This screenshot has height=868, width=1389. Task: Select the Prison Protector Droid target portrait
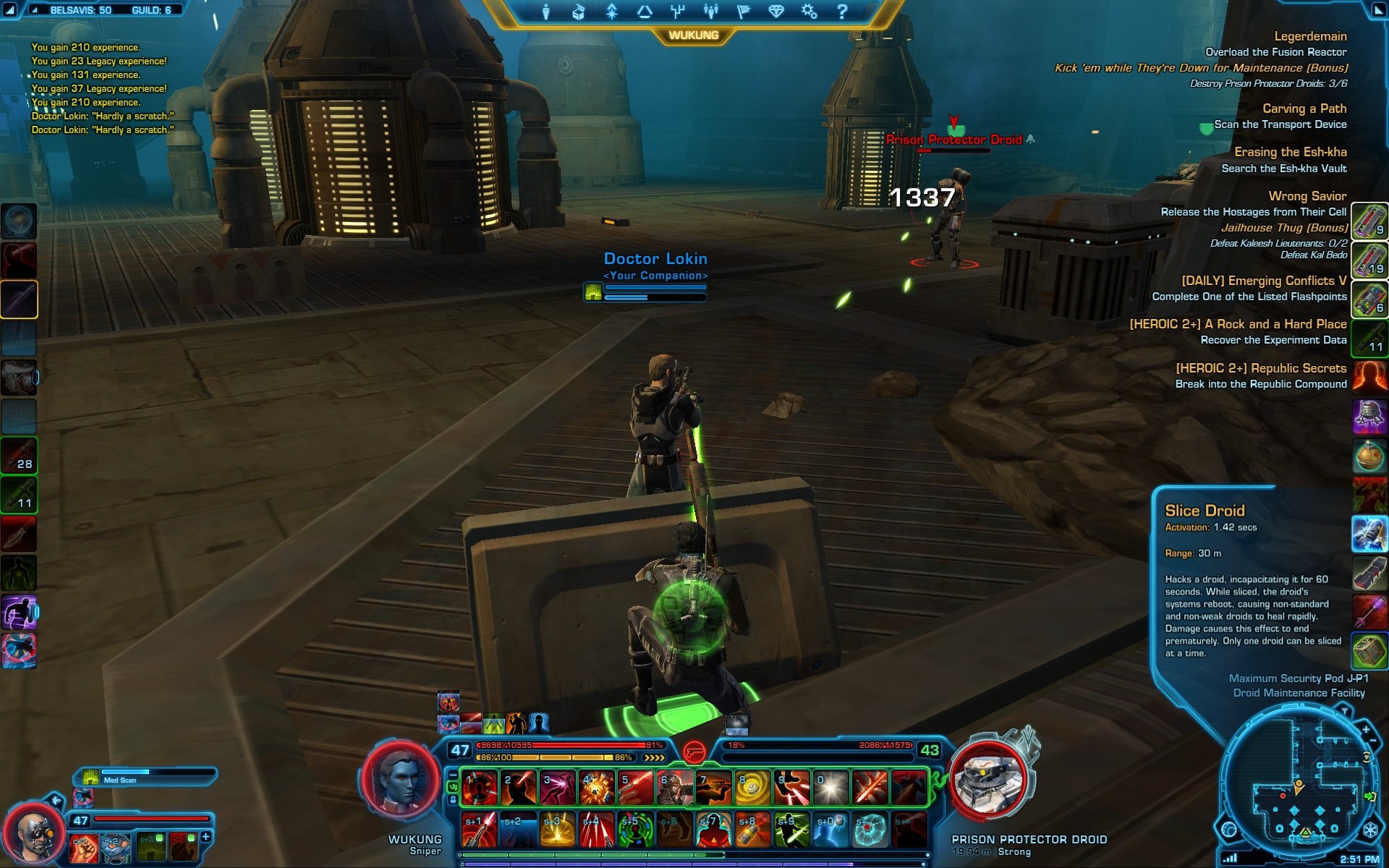(987, 783)
